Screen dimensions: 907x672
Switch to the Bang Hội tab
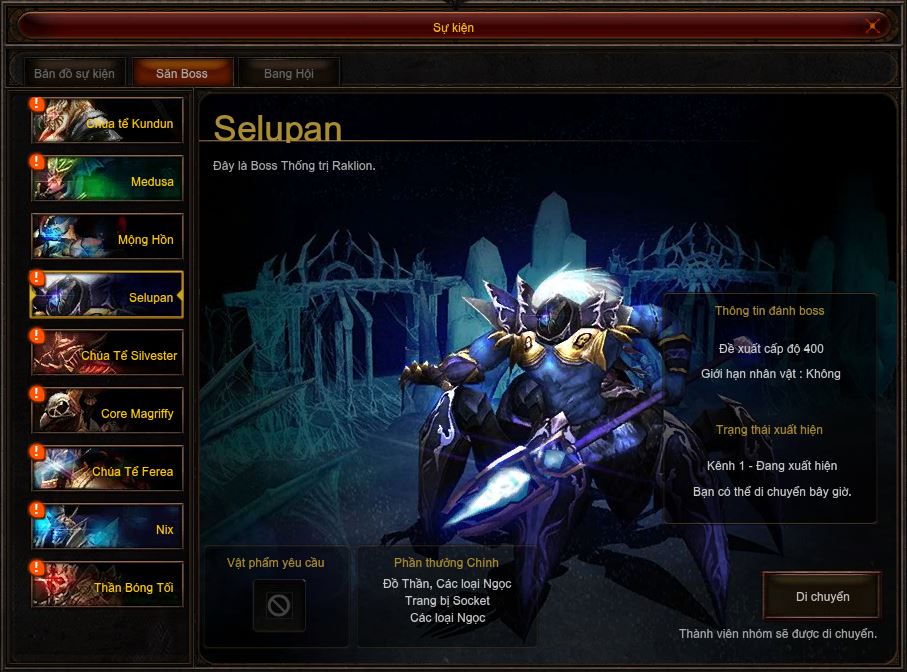(289, 73)
